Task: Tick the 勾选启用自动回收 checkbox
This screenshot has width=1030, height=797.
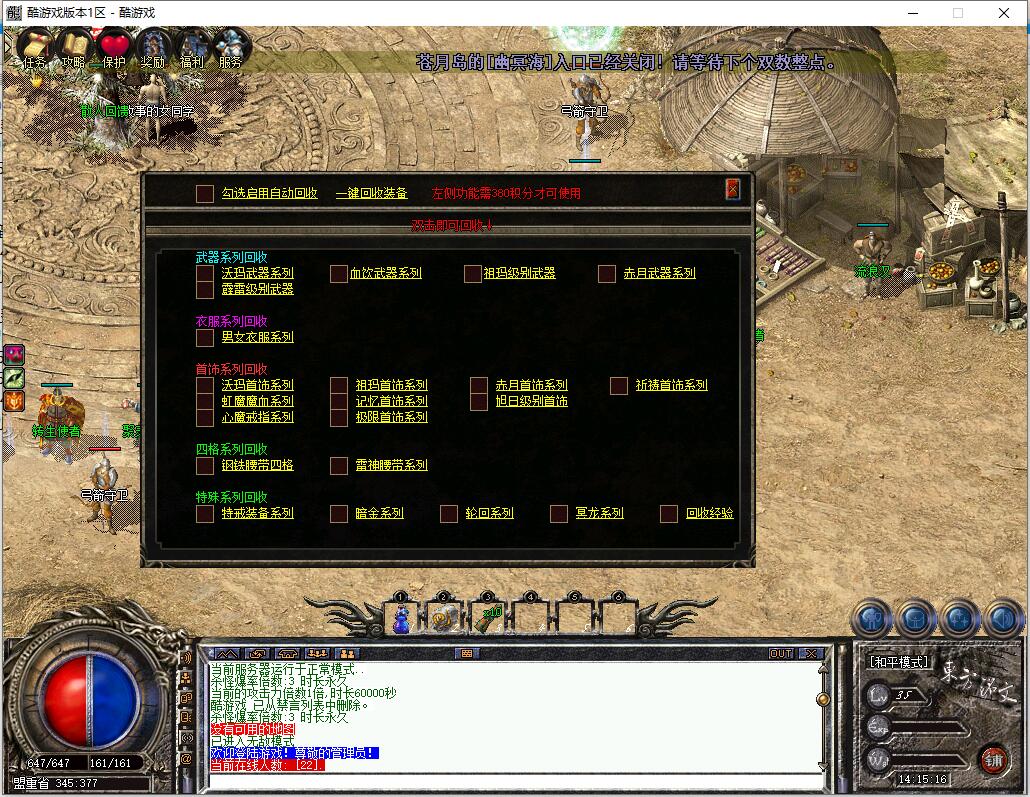Action: tap(205, 193)
